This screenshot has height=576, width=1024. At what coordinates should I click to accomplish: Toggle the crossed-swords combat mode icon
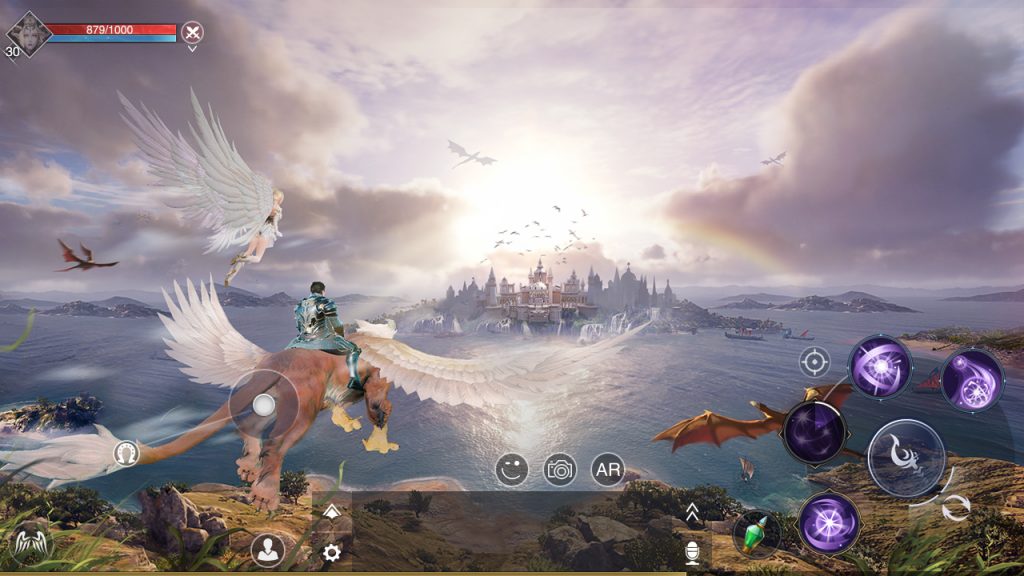192,32
